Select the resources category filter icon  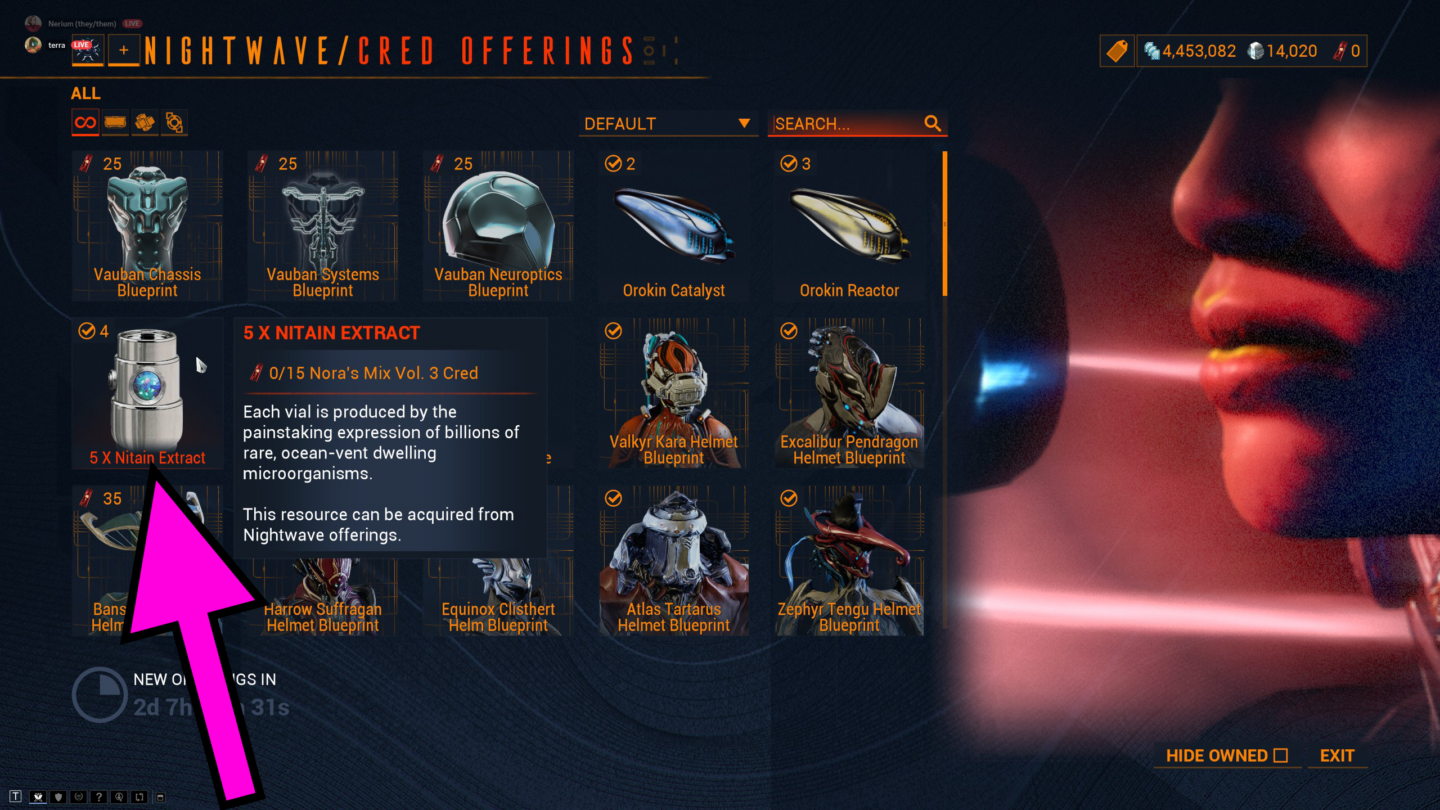point(144,122)
